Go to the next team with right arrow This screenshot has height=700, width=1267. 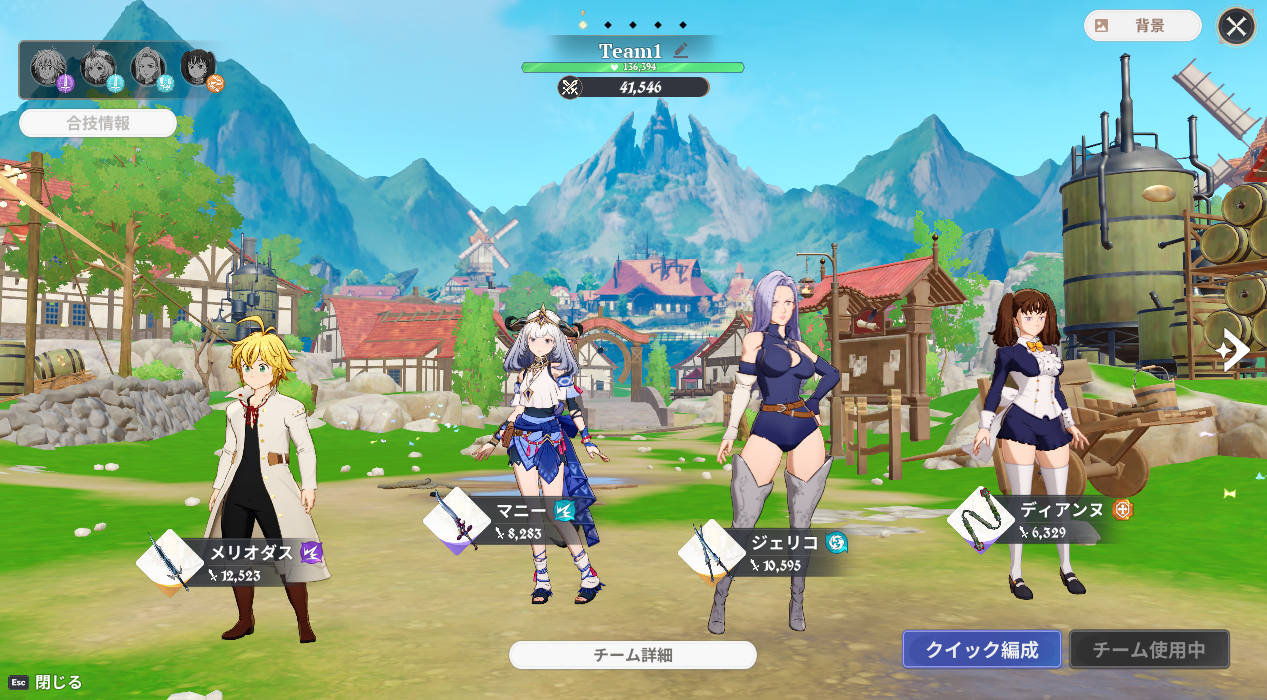point(1235,350)
